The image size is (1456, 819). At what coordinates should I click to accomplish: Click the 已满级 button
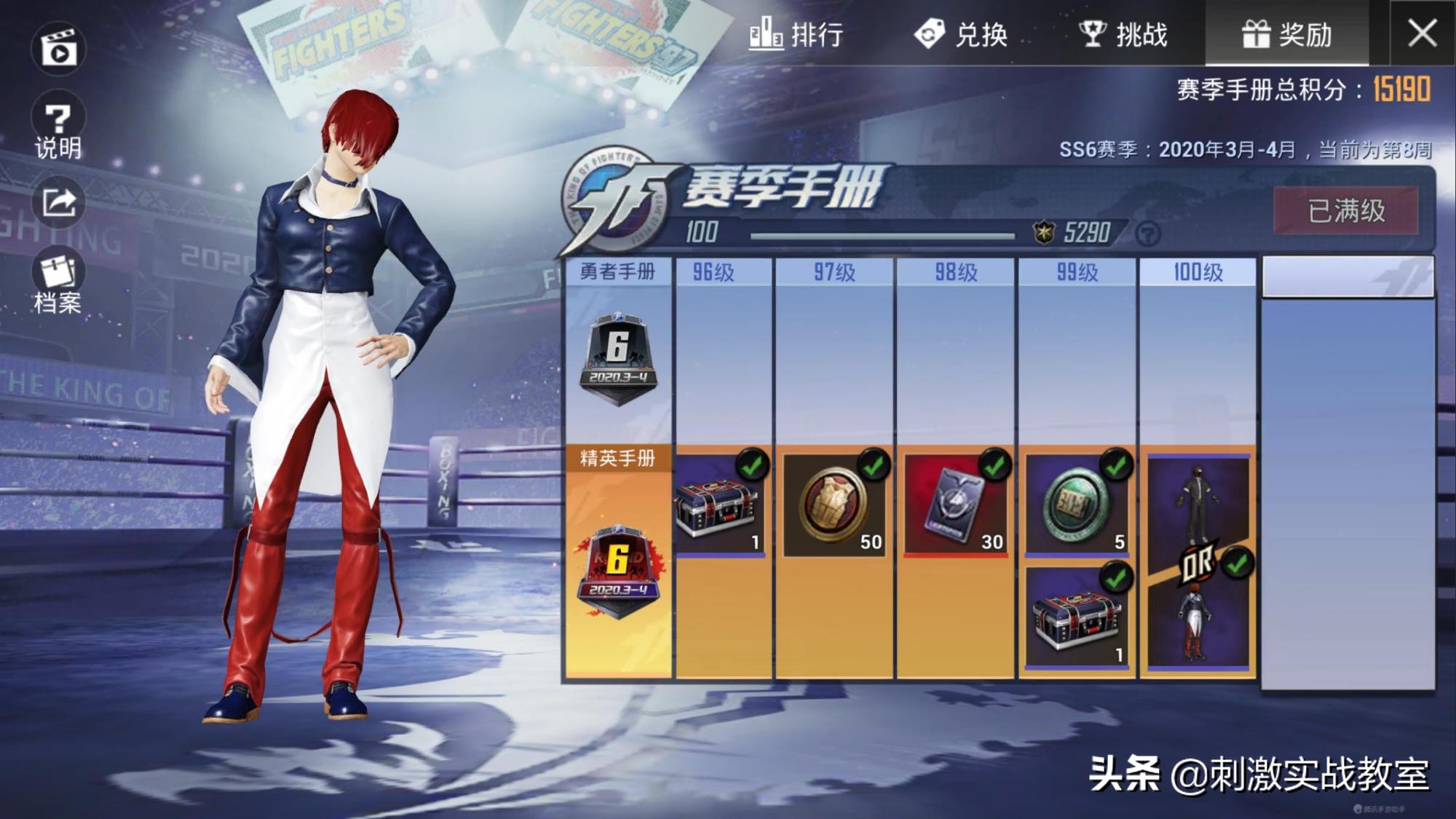1347,209
